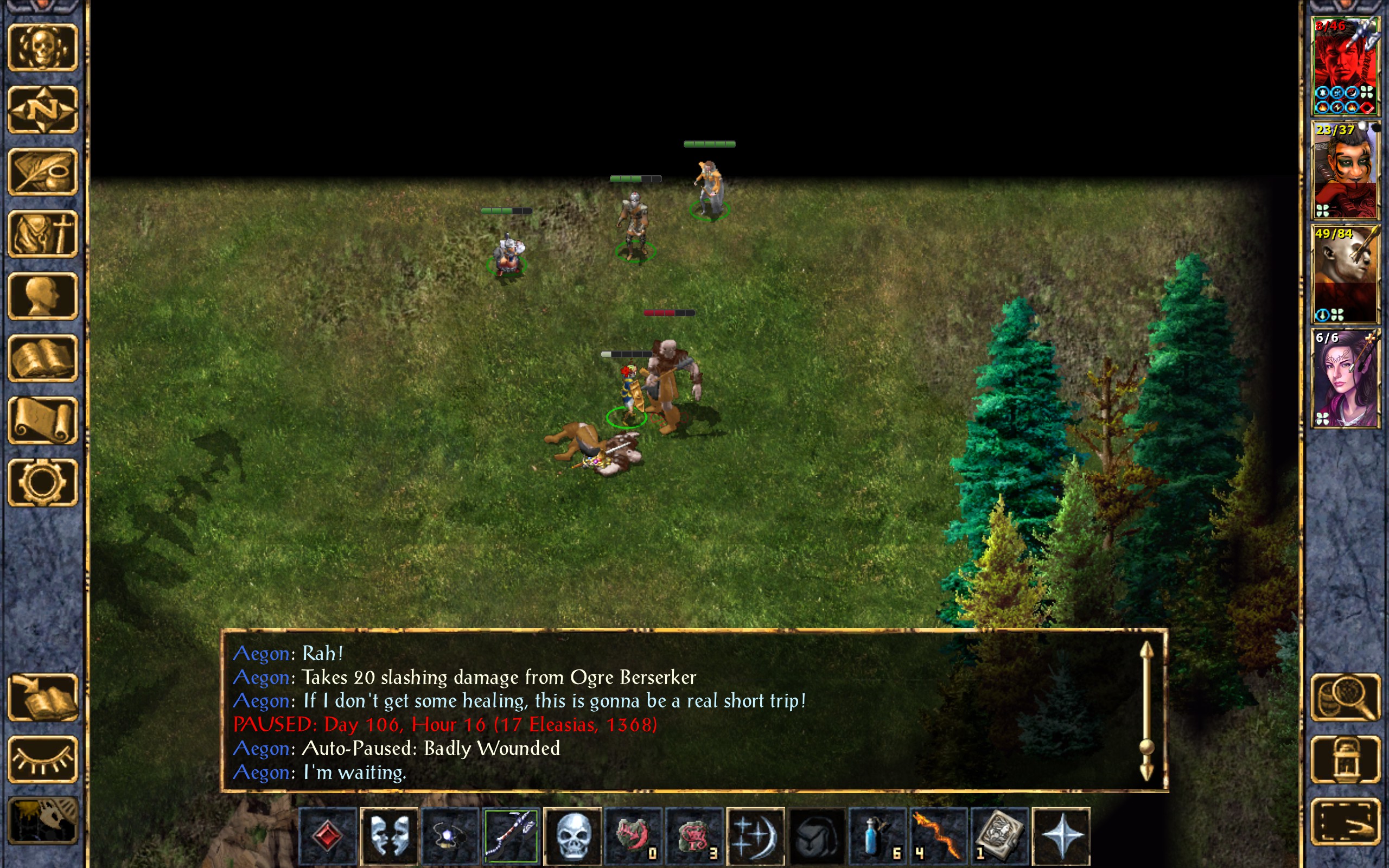The height and width of the screenshot is (868, 1389).
Task: Open the options gear menu
Action: point(42,482)
